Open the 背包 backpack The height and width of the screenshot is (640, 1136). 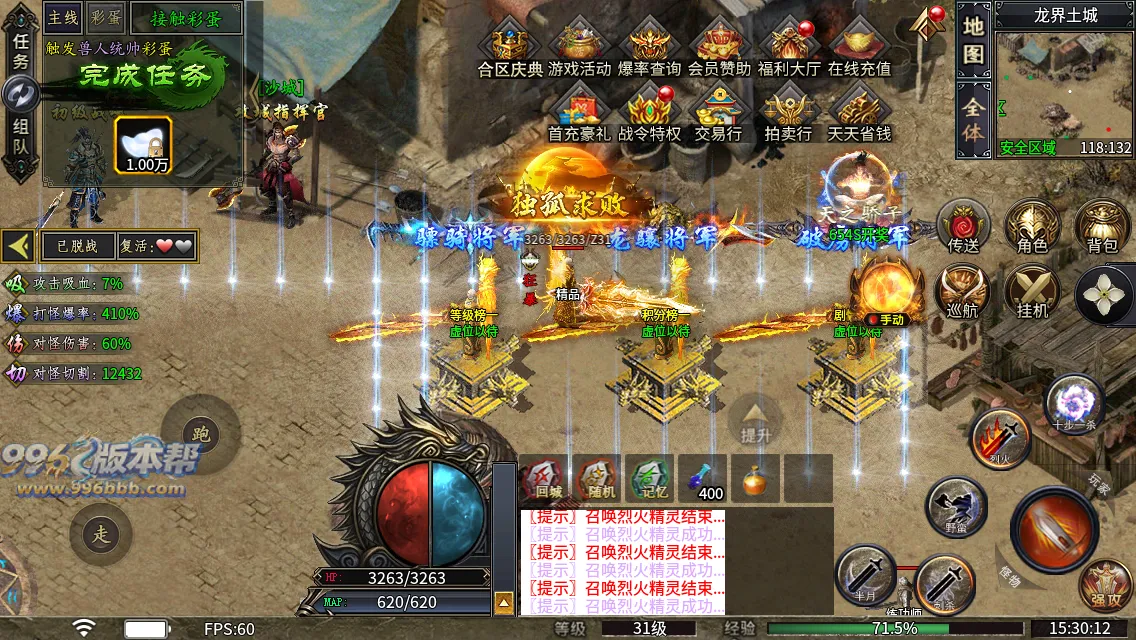pos(1102,226)
